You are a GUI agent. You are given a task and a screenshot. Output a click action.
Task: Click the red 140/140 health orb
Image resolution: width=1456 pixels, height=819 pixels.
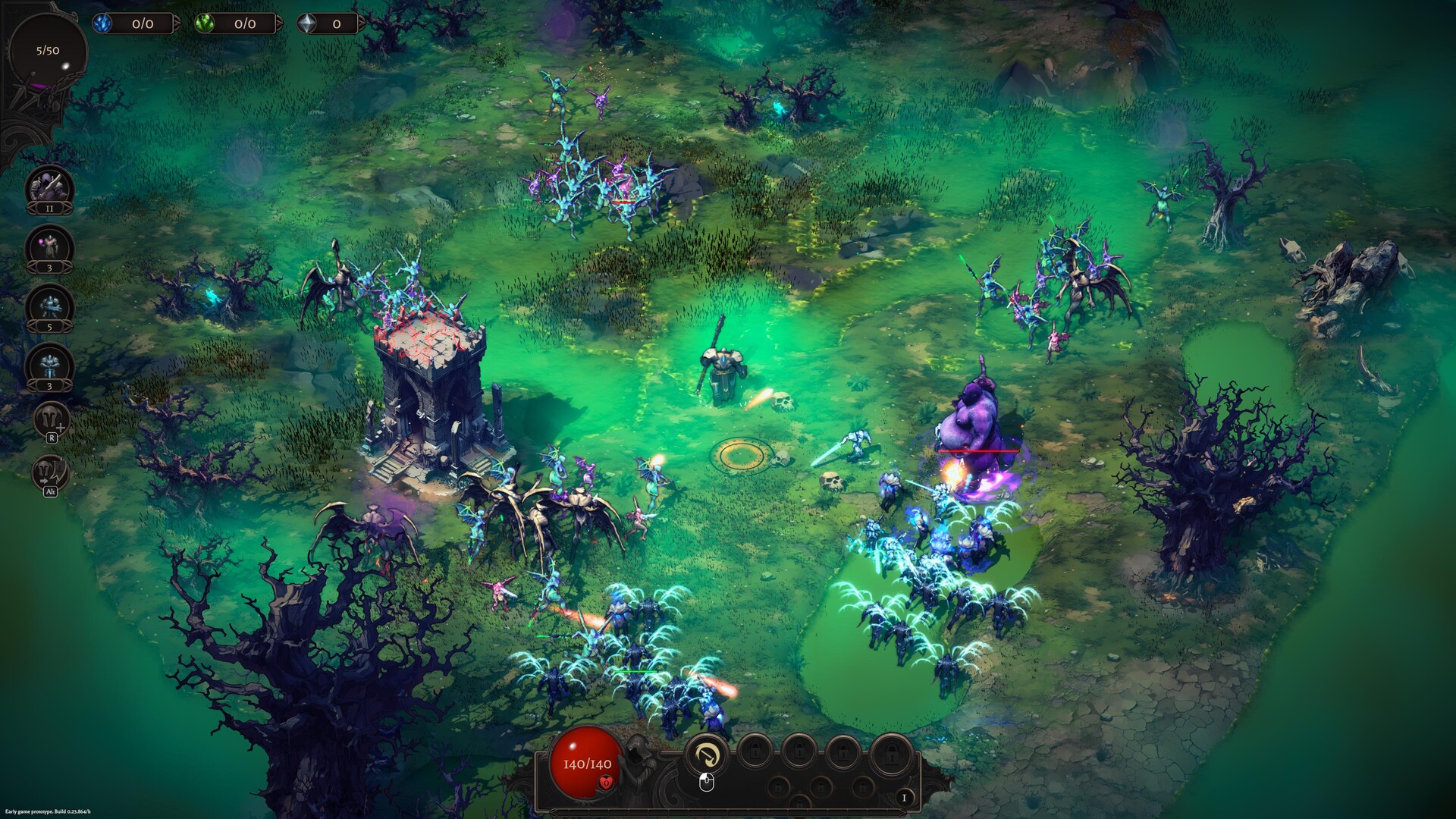pyautogui.click(x=587, y=764)
